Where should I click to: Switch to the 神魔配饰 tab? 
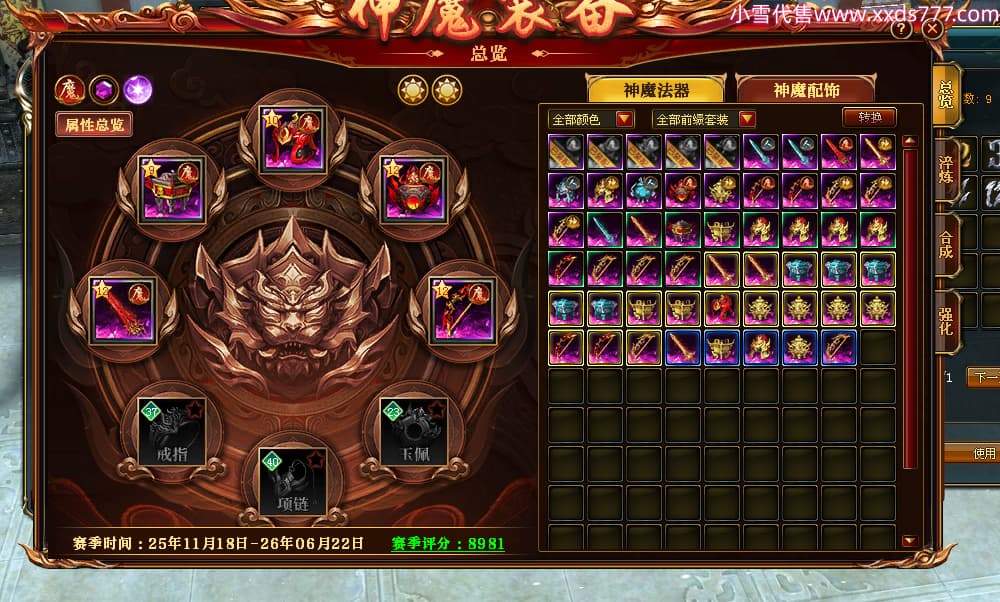point(806,89)
